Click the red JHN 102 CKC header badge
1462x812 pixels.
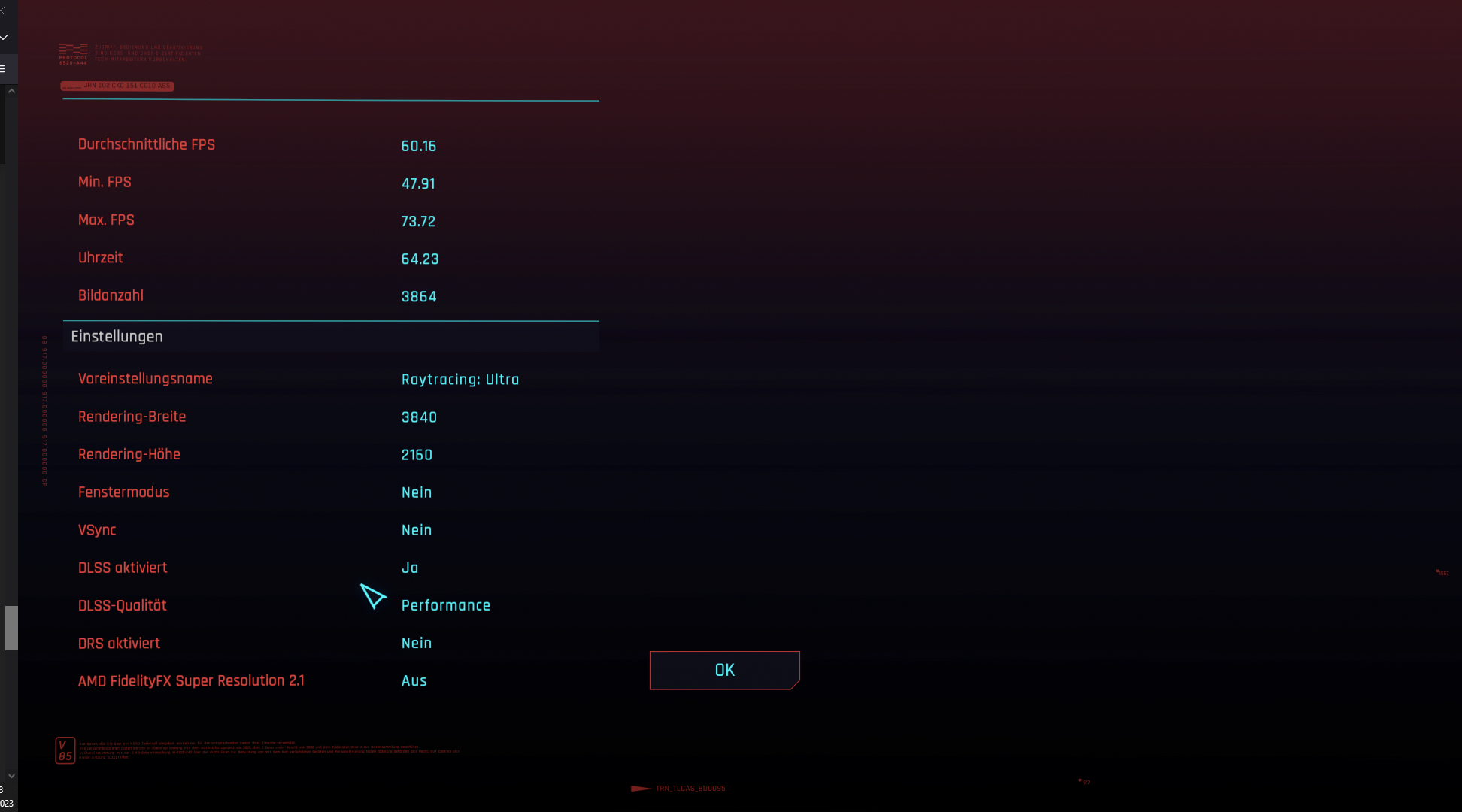(117, 86)
